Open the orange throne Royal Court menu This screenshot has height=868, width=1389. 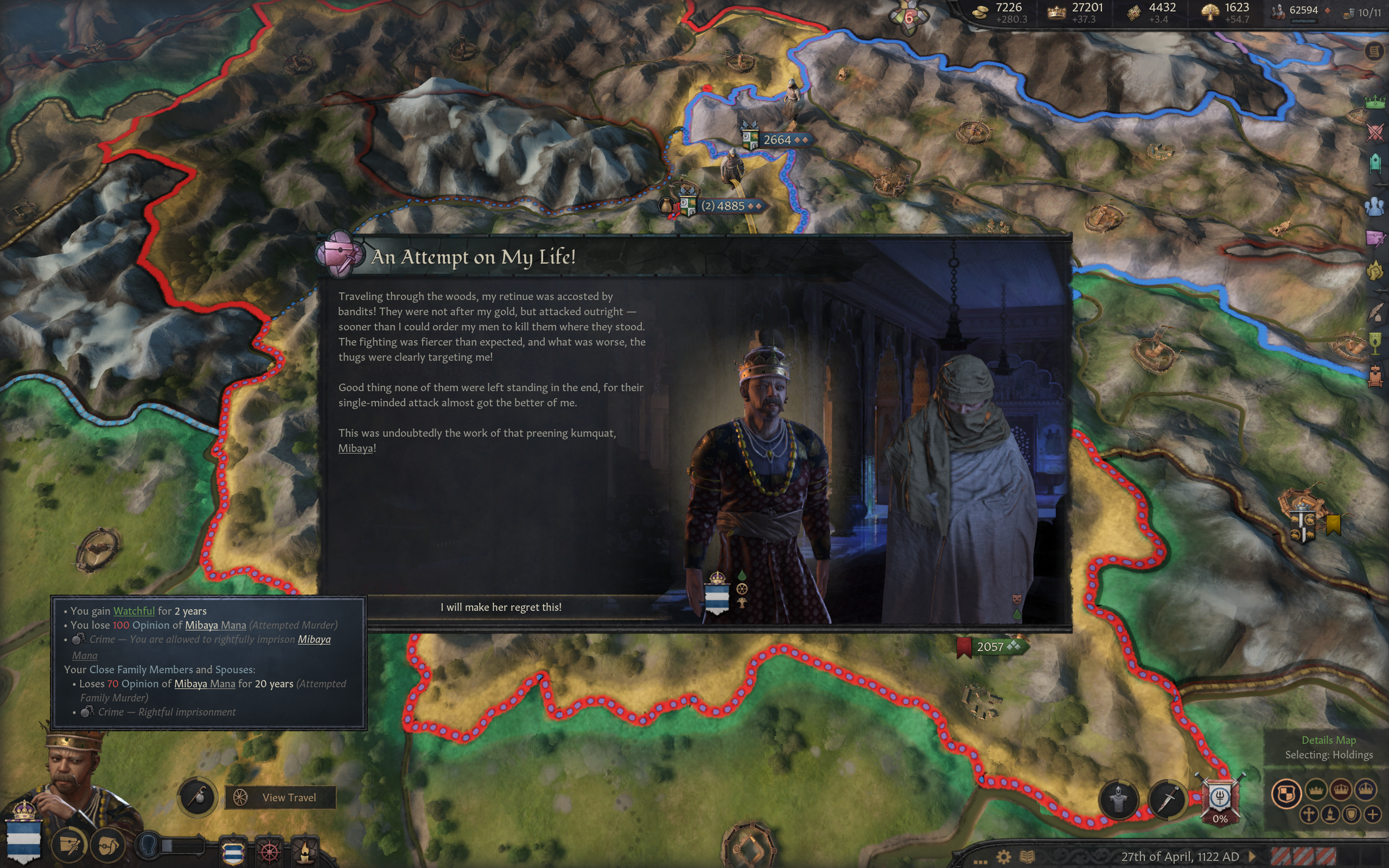(1375, 376)
